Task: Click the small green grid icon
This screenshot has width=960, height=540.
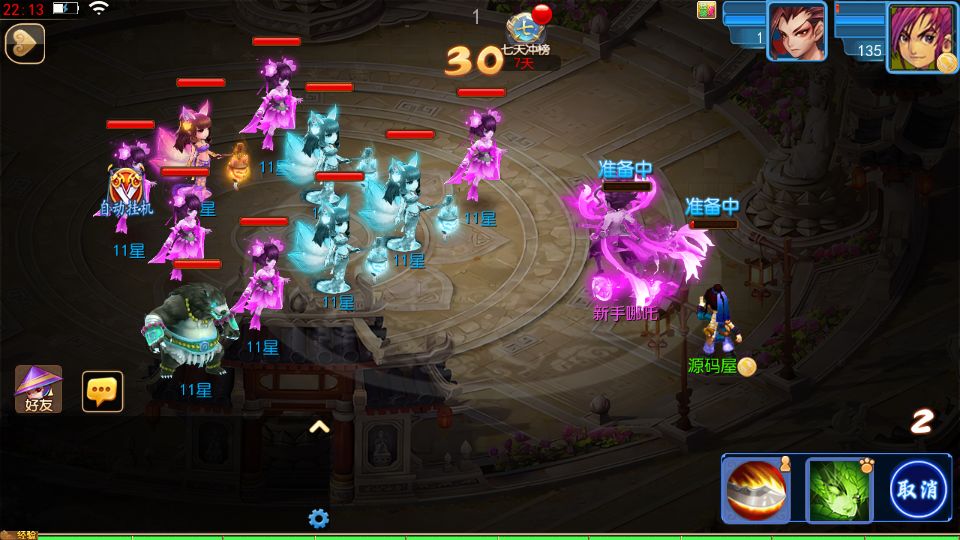Action: tap(707, 10)
